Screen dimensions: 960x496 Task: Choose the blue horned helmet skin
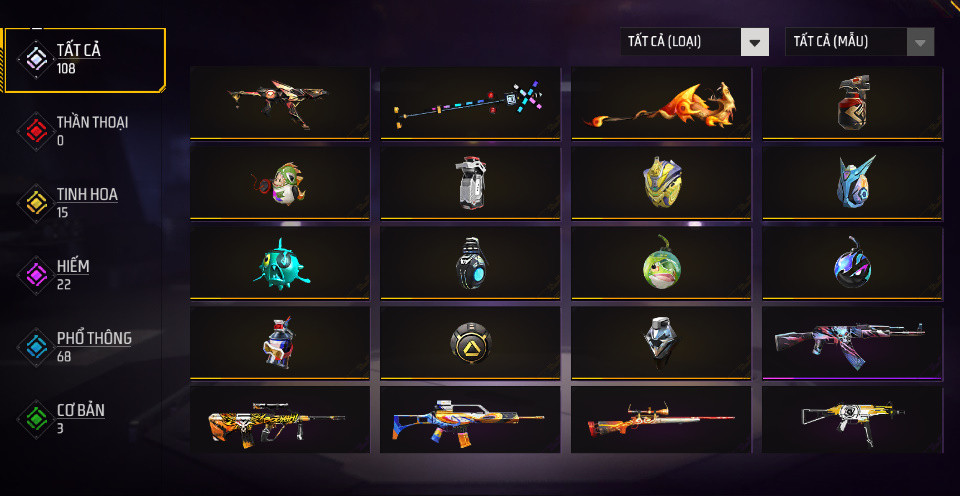[x=852, y=182]
